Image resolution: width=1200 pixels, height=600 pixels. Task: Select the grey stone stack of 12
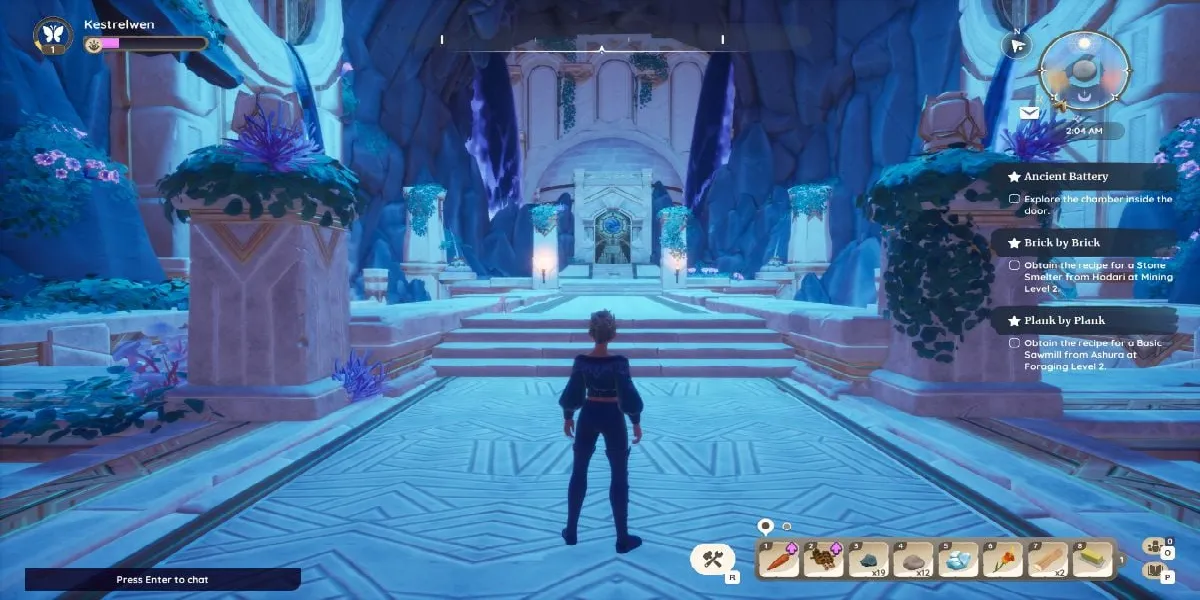pyautogui.click(x=913, y=561)
